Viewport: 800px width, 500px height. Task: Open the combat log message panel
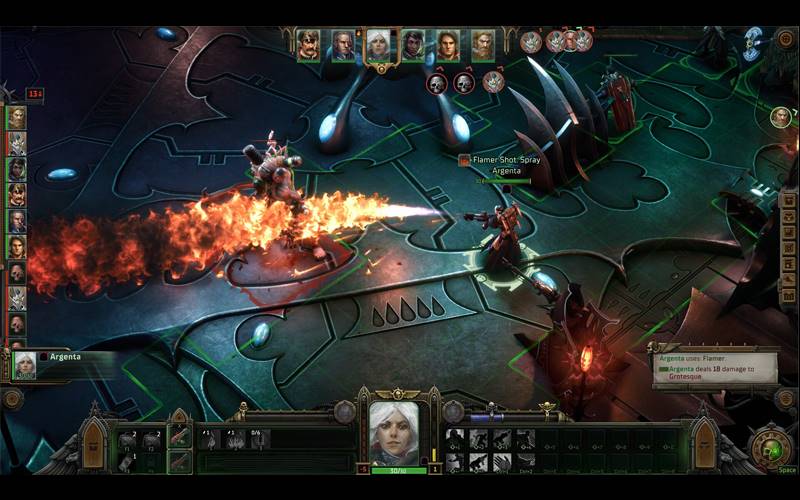click(717, 369)
